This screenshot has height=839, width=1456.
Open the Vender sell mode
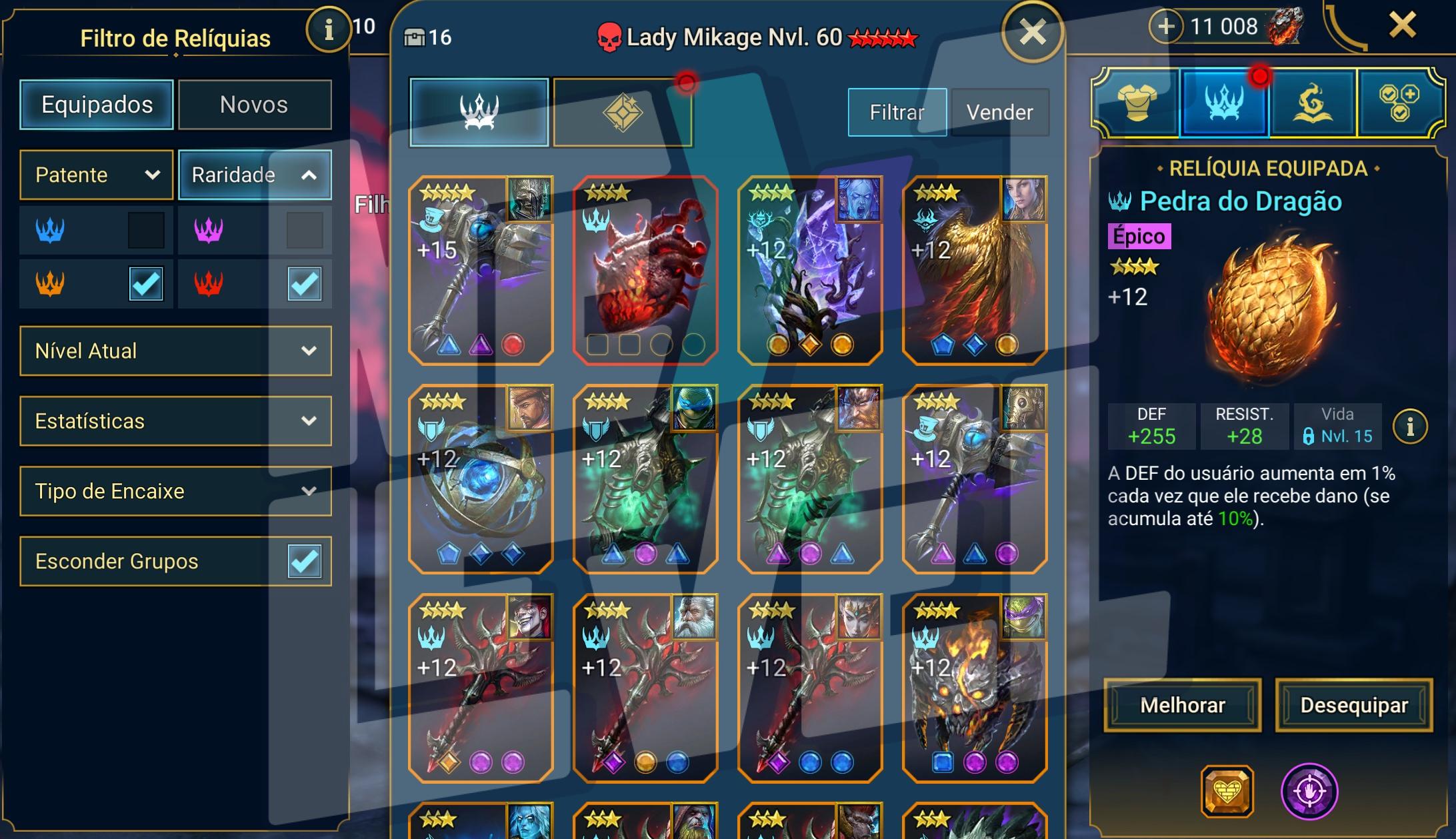click(x=999, y=112)
